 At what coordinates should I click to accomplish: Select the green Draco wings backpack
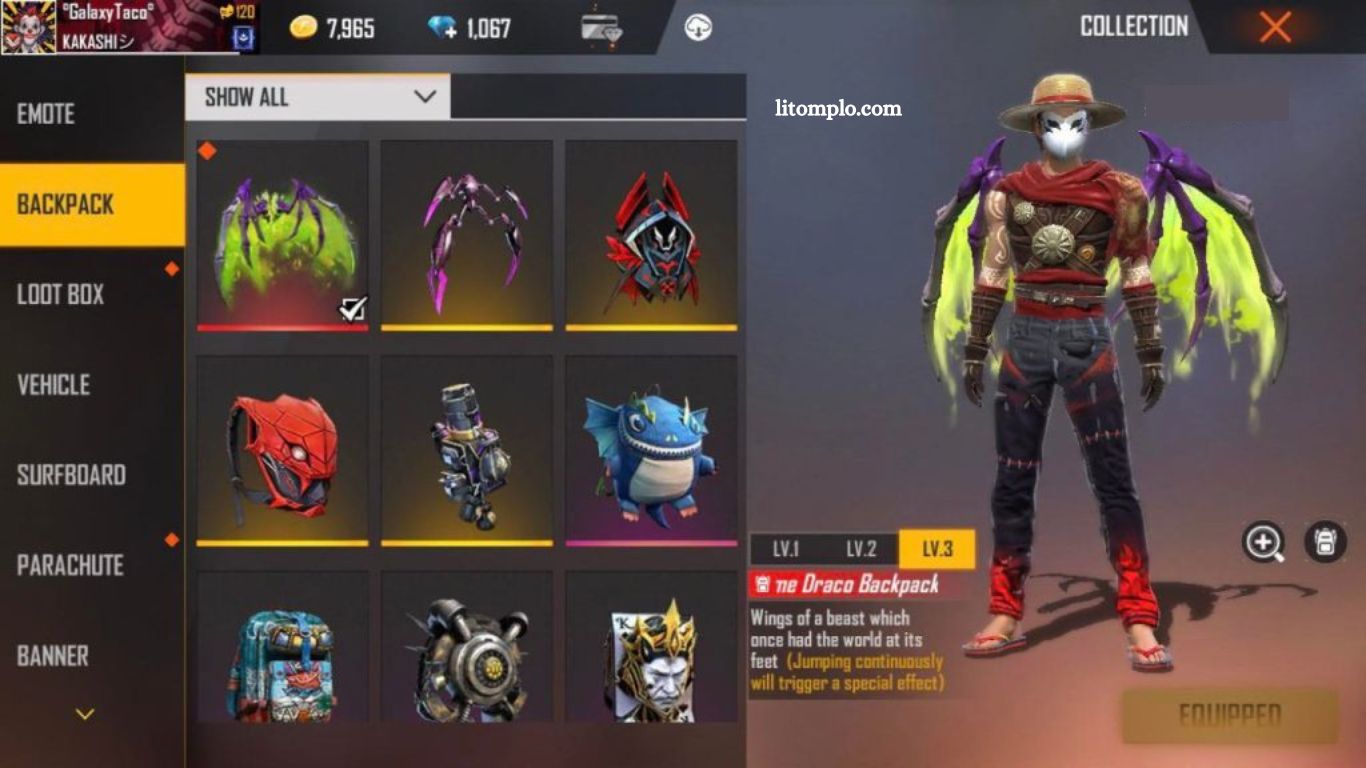point(283,235)
